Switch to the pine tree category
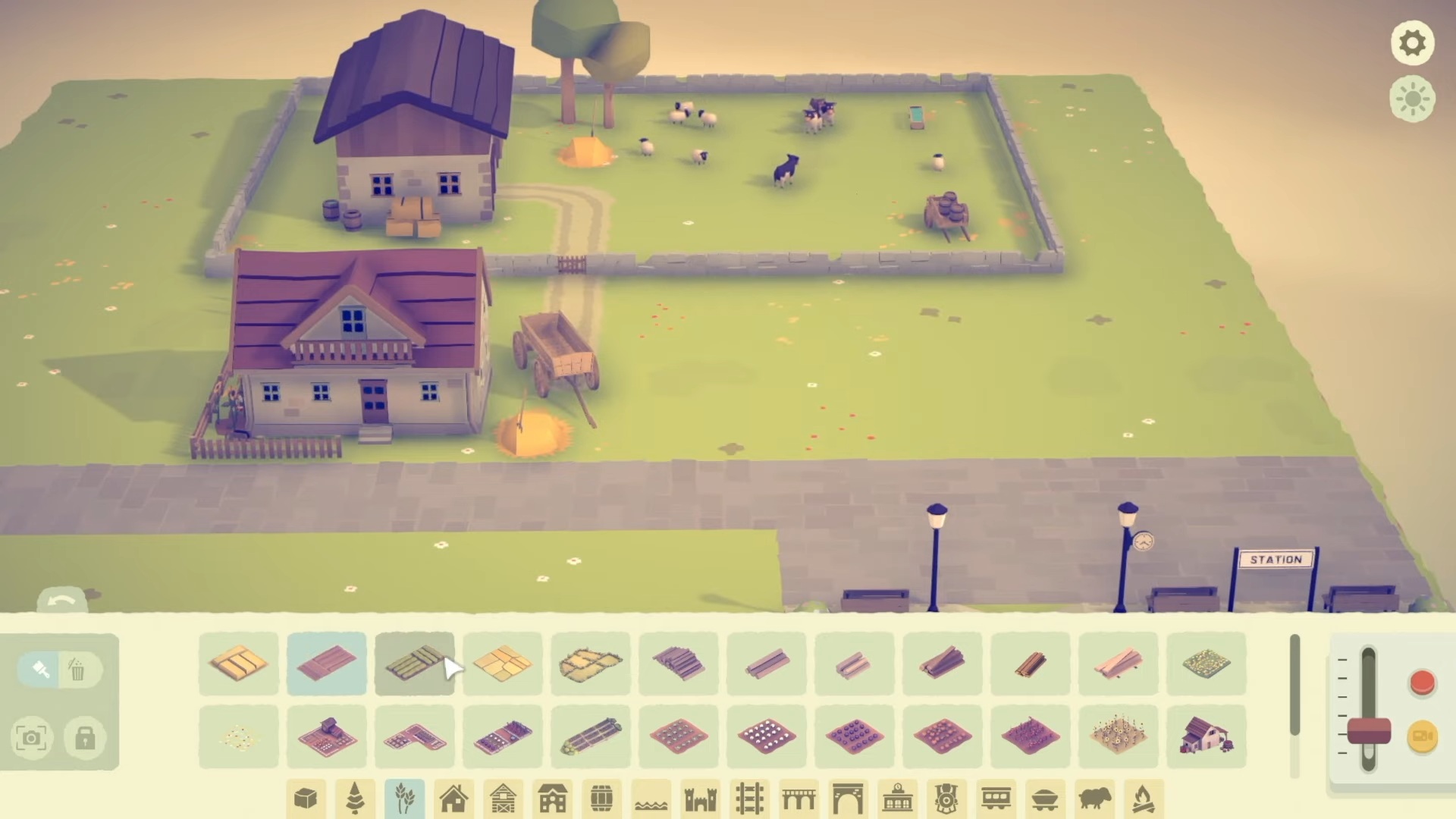This screenshot has height=819, width=1456. click(x=355, y=799)
